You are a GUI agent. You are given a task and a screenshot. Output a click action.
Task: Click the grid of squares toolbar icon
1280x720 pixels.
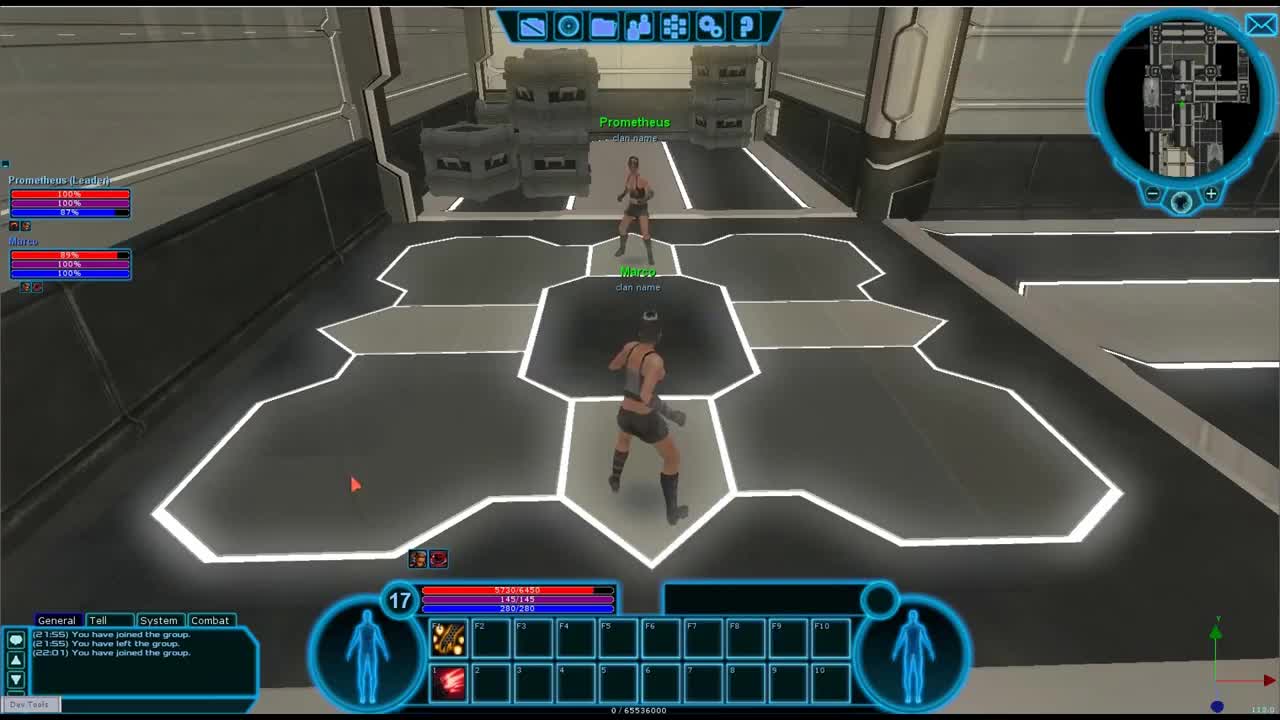[x=675, y=27]
